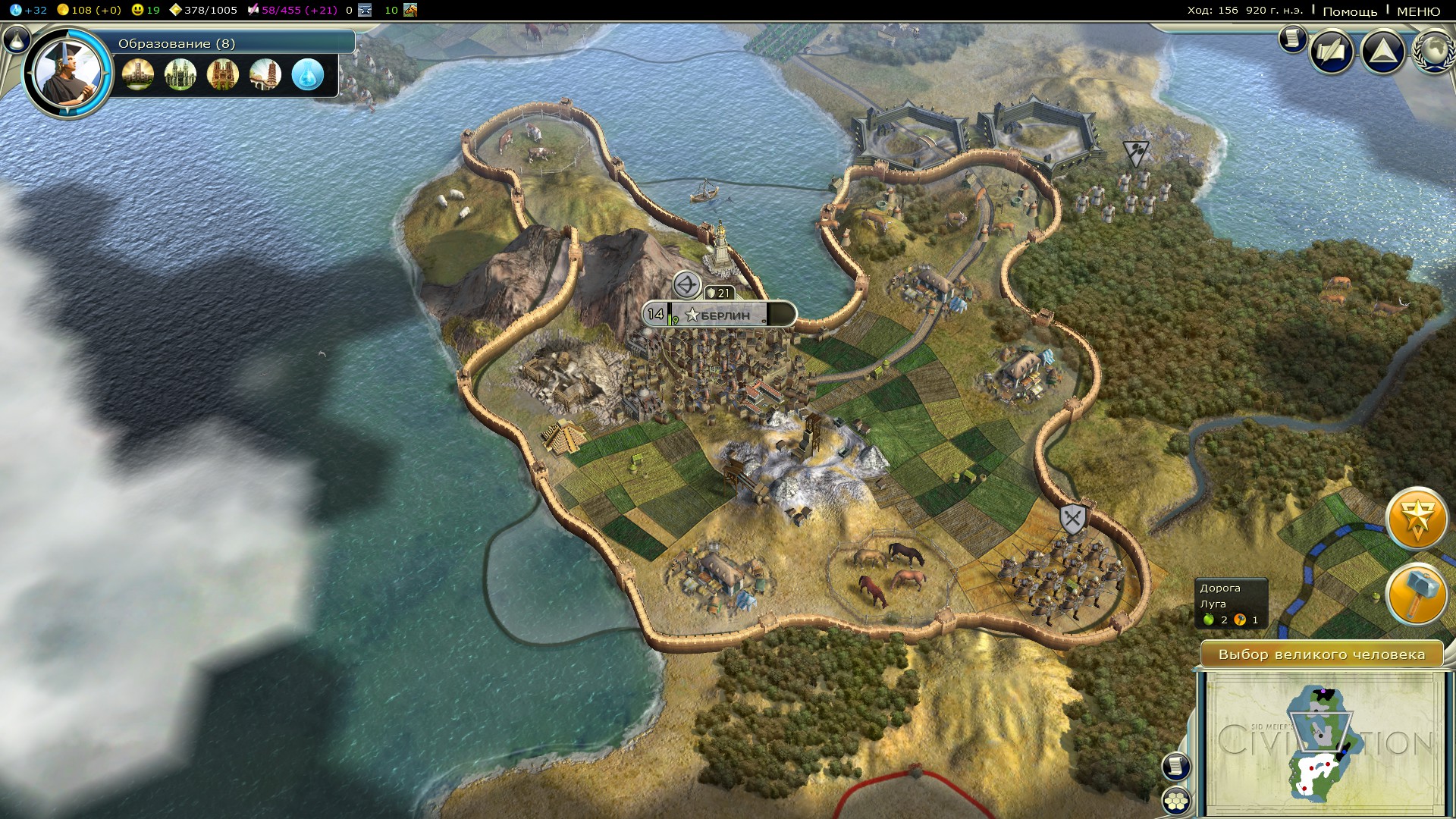Open the small scroll notification log

1292,39
